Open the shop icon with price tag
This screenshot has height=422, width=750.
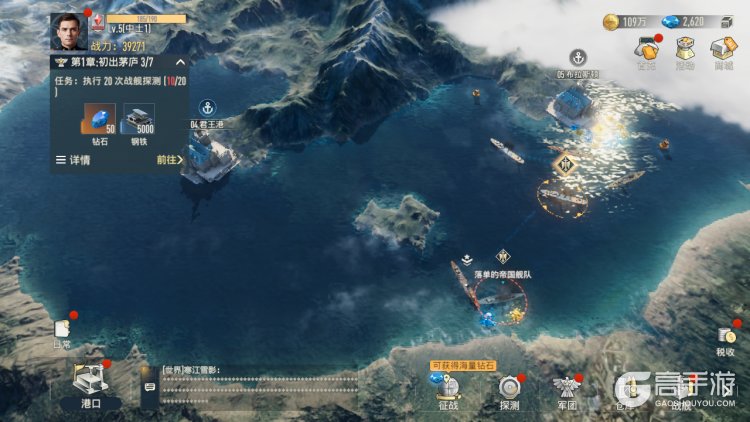721,50
